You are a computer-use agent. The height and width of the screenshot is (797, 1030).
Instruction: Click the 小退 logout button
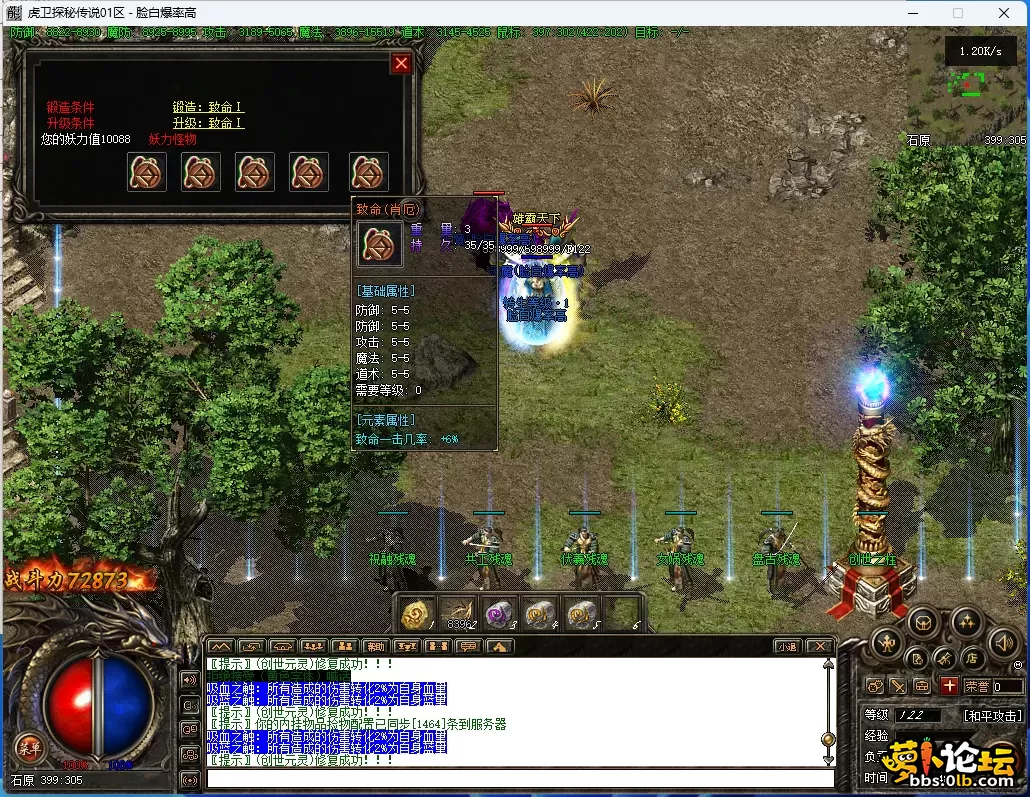787,646
